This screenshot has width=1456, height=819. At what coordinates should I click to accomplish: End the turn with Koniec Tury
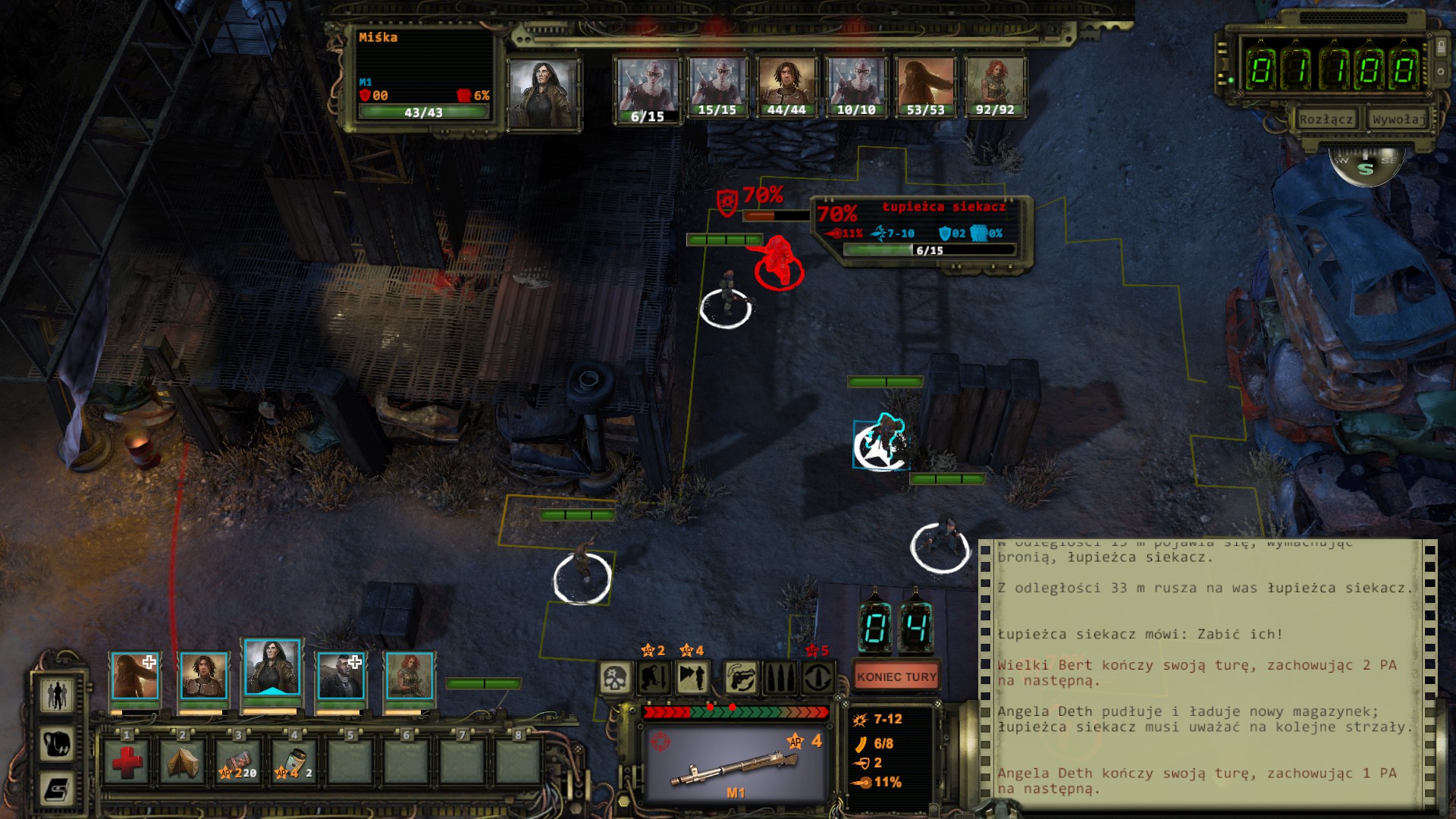pyautogui.click(x=896, y=676)
